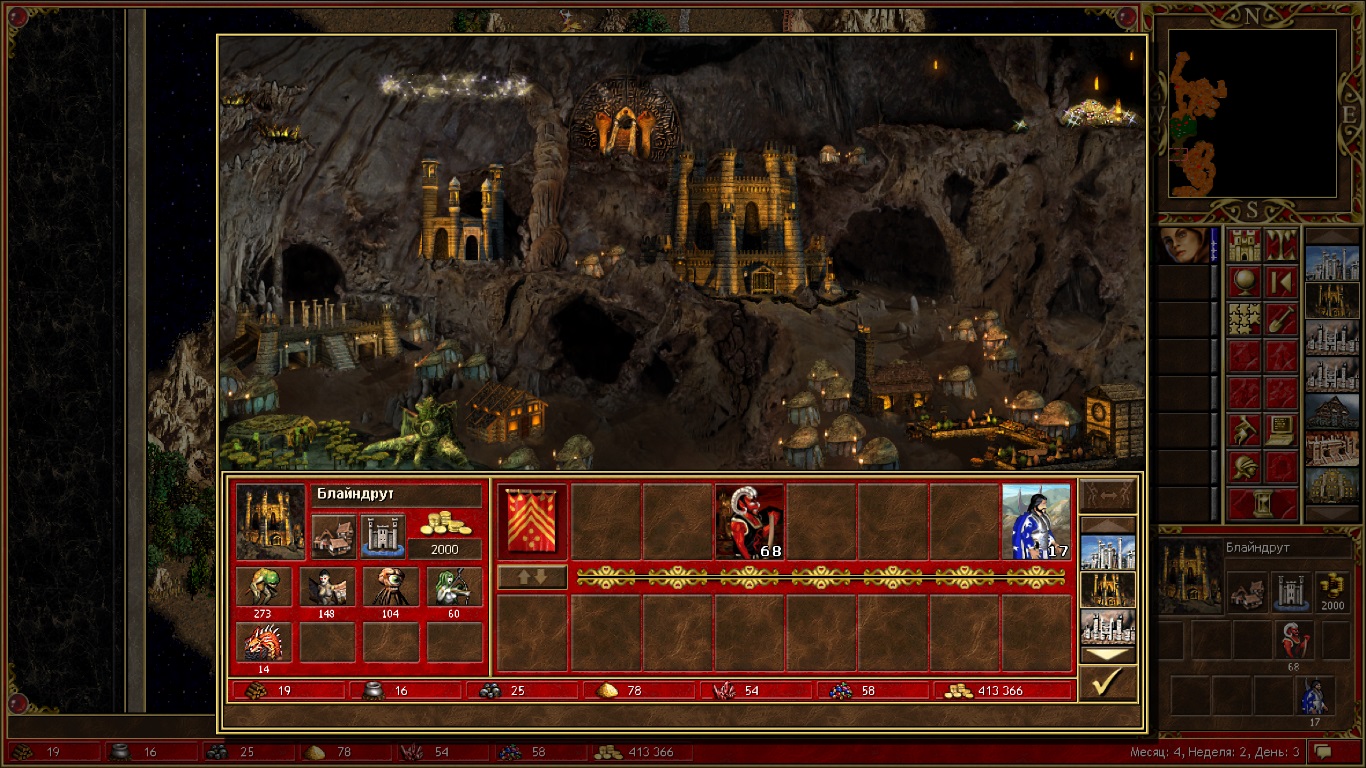This screenshot has height=768, width=1366.
Task: Select the blue-robed mage stack of 17
Action: click(x=1036, y=522)
